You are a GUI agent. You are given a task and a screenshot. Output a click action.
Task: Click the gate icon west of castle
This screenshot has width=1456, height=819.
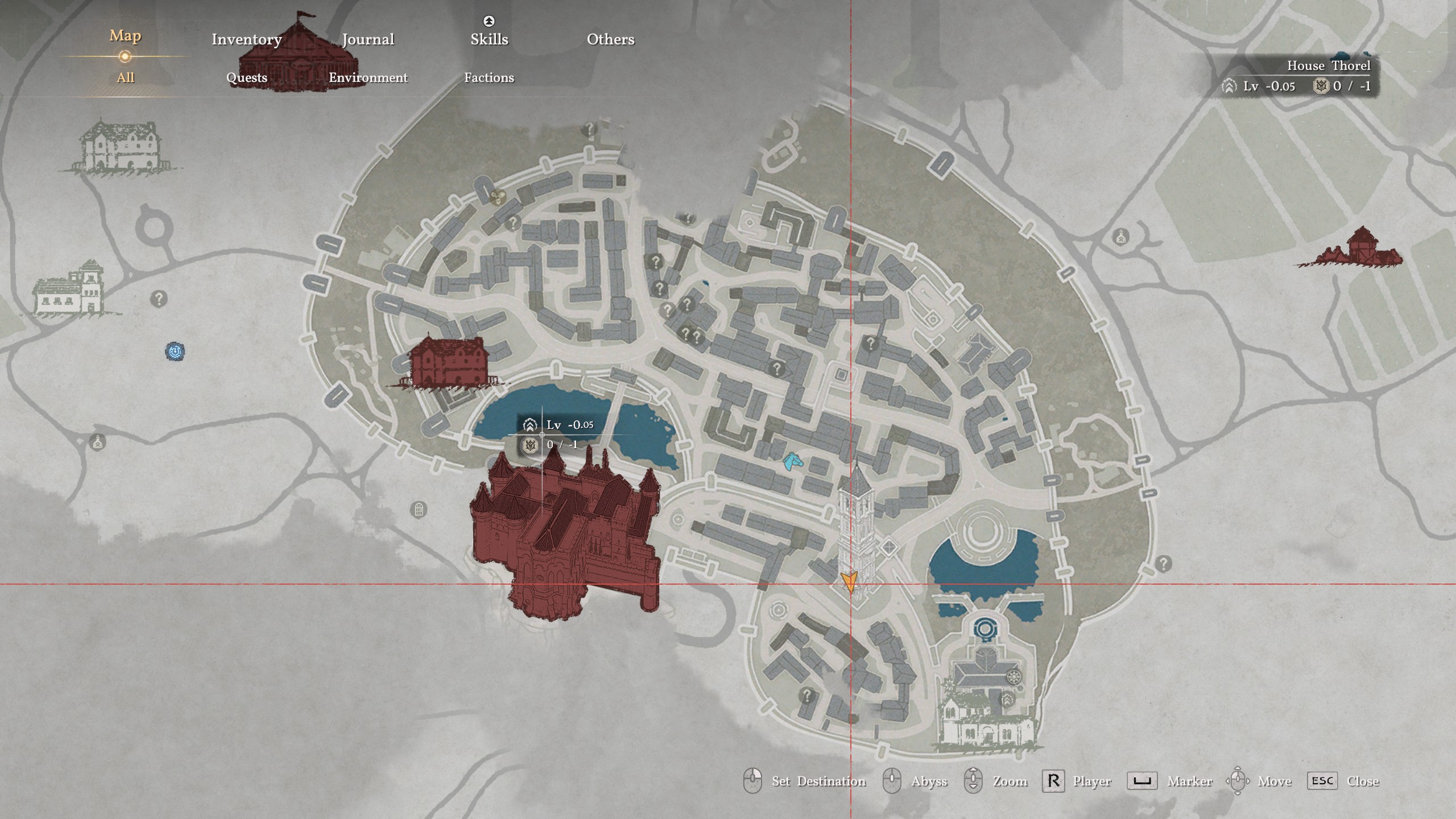[419, 510]
